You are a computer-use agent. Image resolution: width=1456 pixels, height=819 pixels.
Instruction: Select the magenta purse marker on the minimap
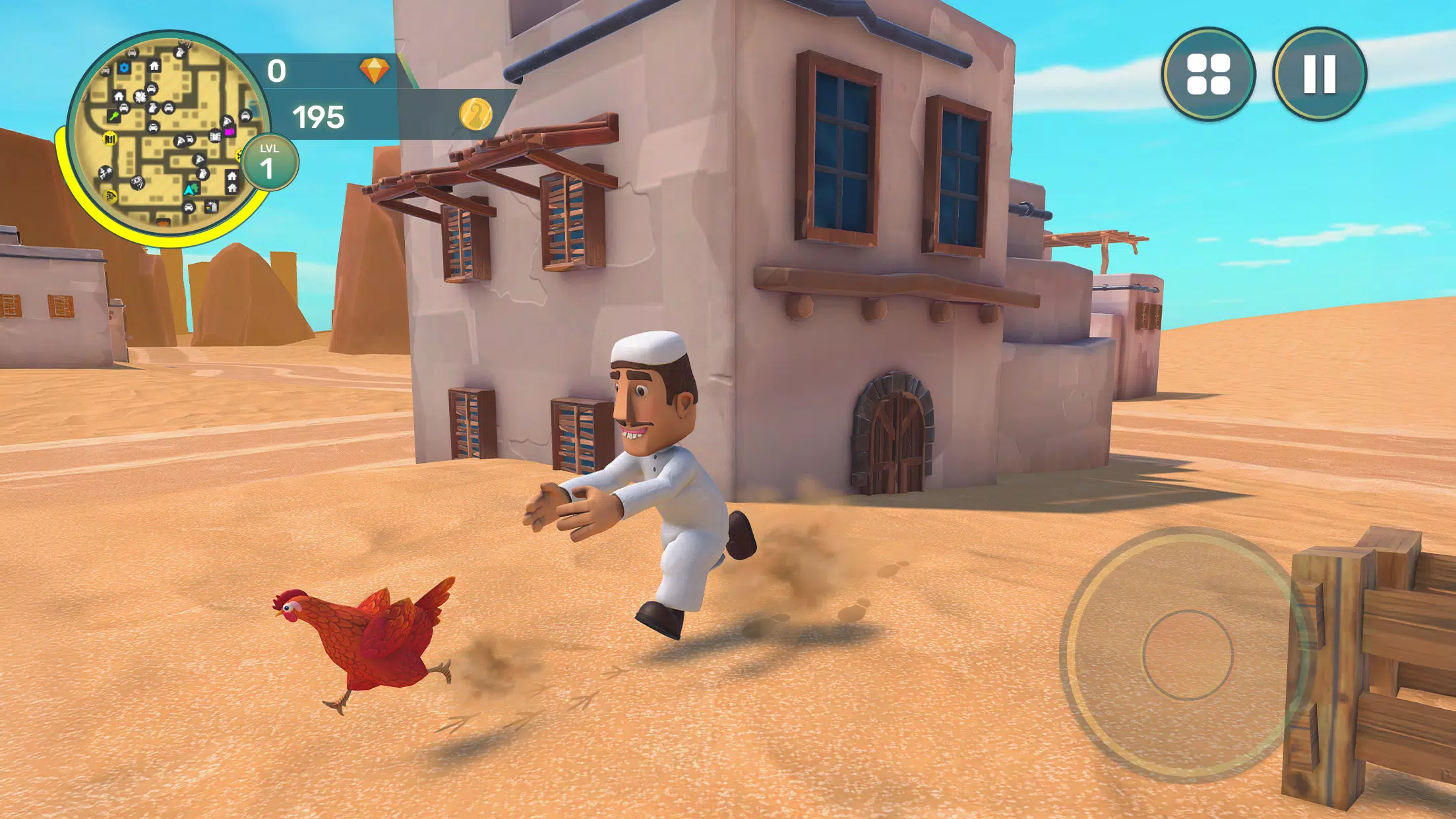point(229,131)
